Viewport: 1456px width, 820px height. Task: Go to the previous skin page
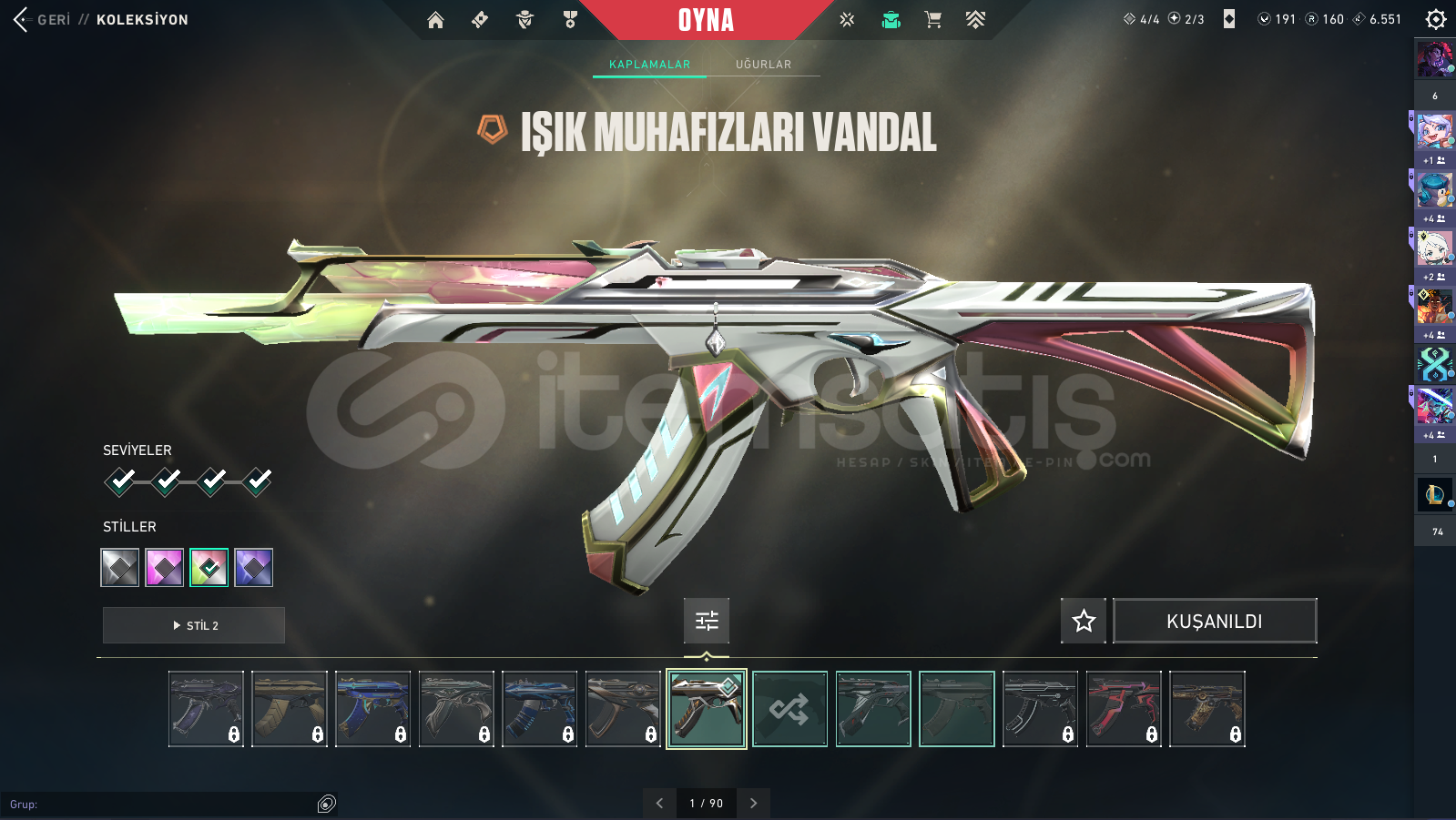point(659,803)
